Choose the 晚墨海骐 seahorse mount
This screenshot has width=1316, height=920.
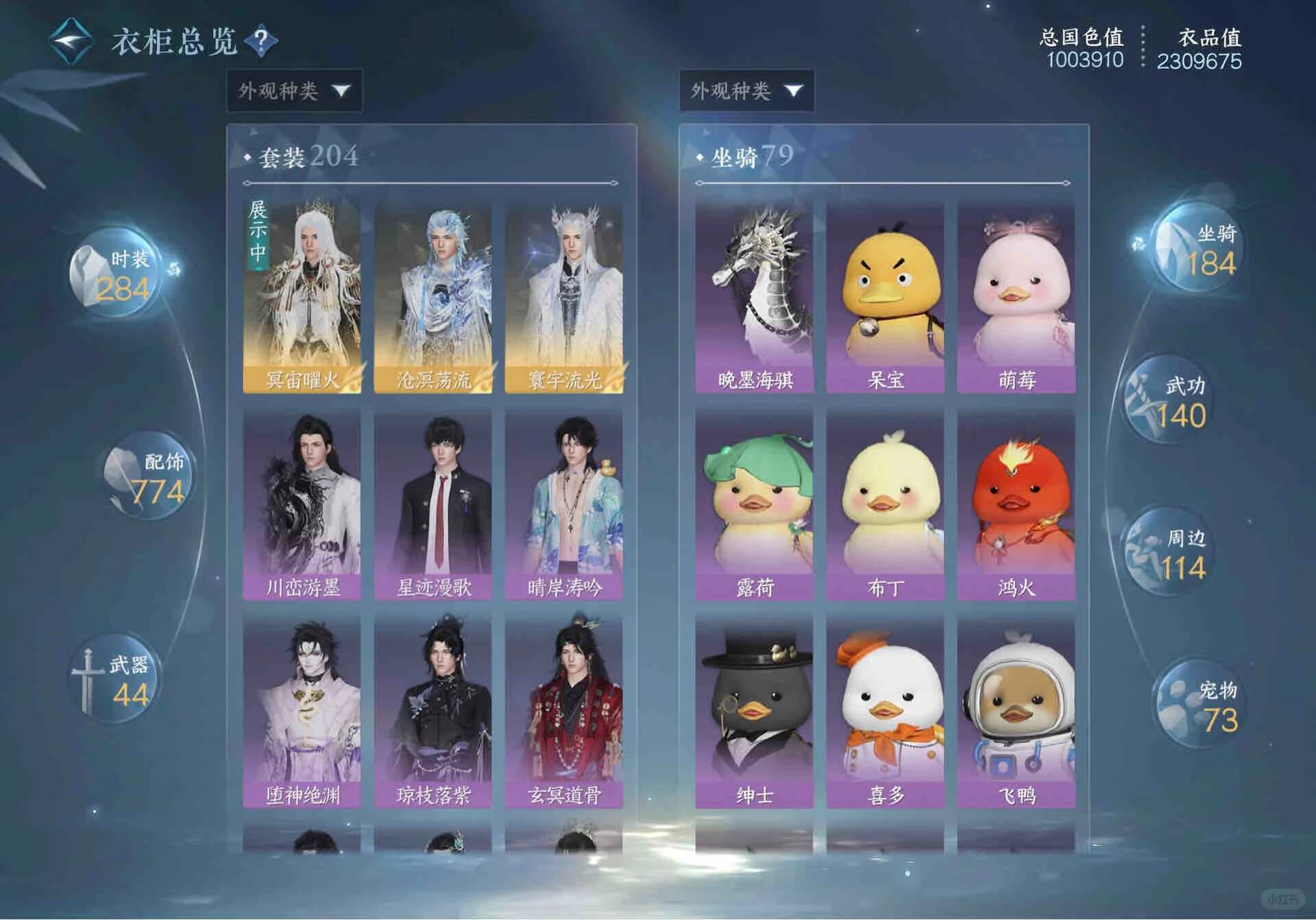click(x=754, y=297)
